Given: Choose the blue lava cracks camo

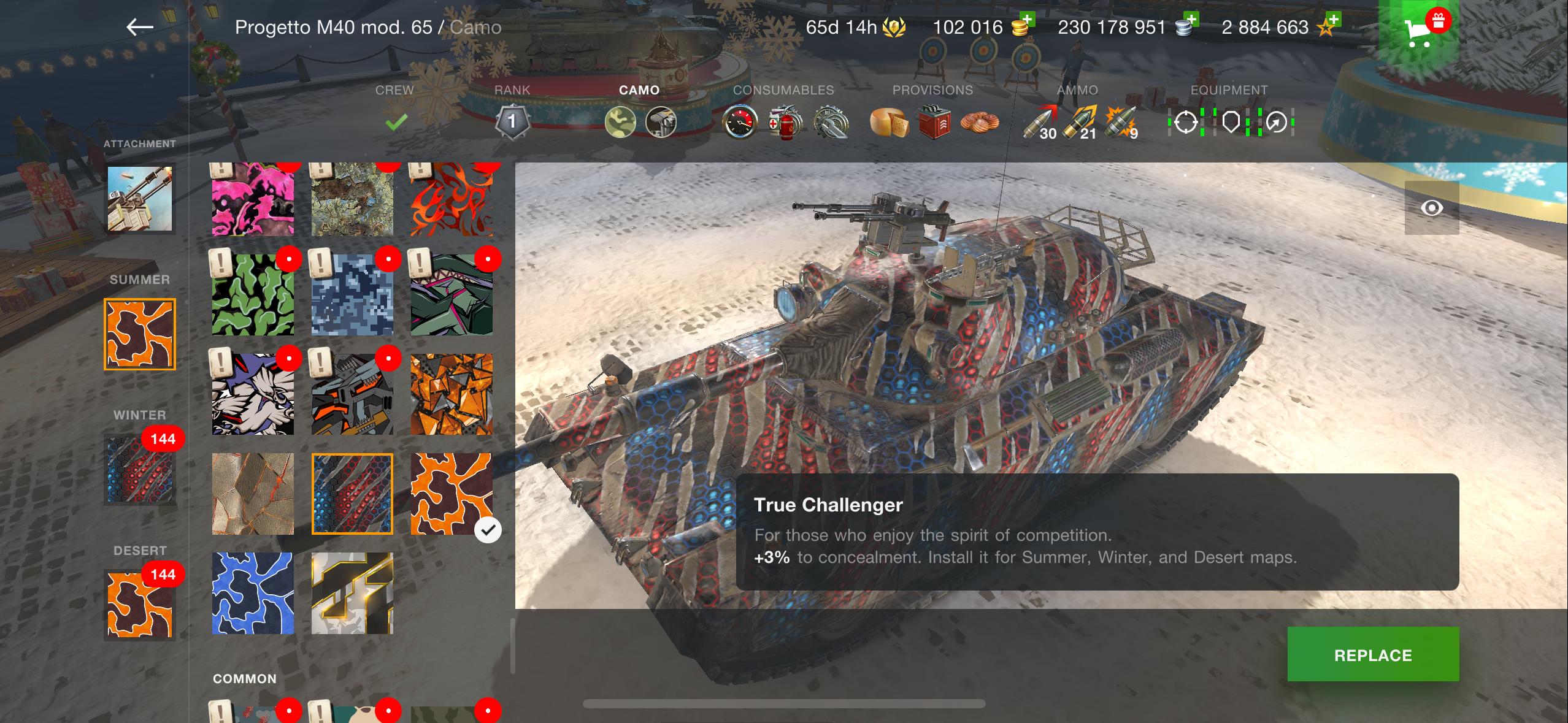Looking at the screenshot, I should [x=253, y=593].
